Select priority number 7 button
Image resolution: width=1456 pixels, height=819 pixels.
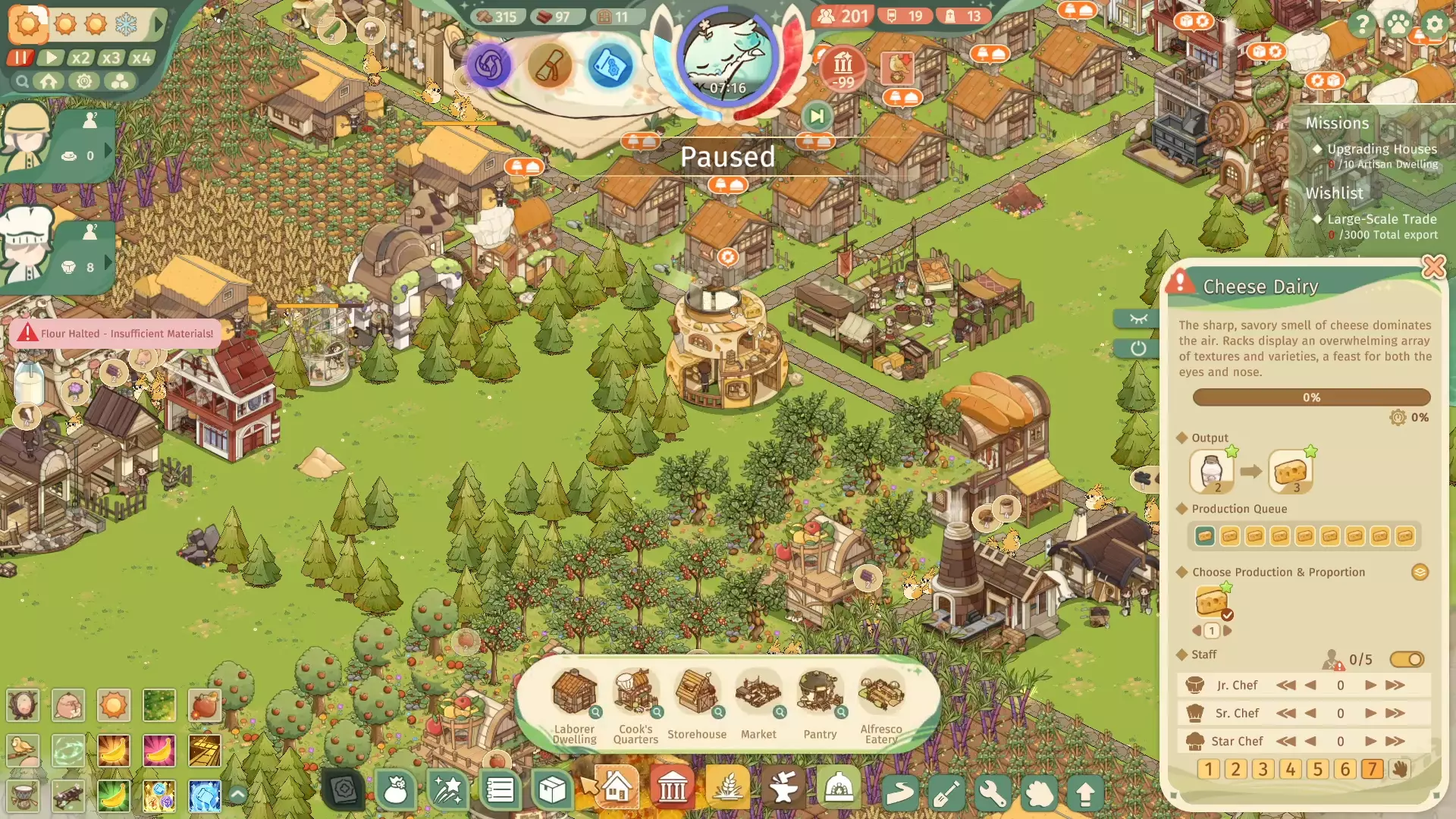[x=1372, y=769]
